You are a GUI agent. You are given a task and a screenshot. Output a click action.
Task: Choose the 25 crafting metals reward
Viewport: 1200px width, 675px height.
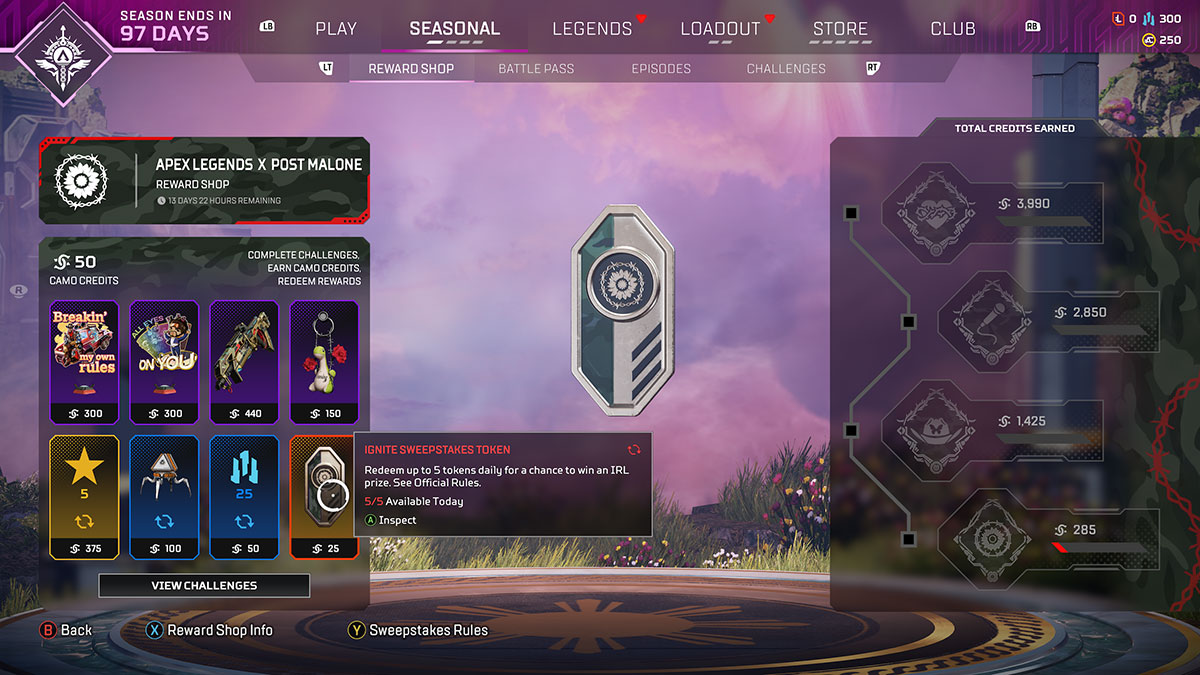(x=244, y=496)
